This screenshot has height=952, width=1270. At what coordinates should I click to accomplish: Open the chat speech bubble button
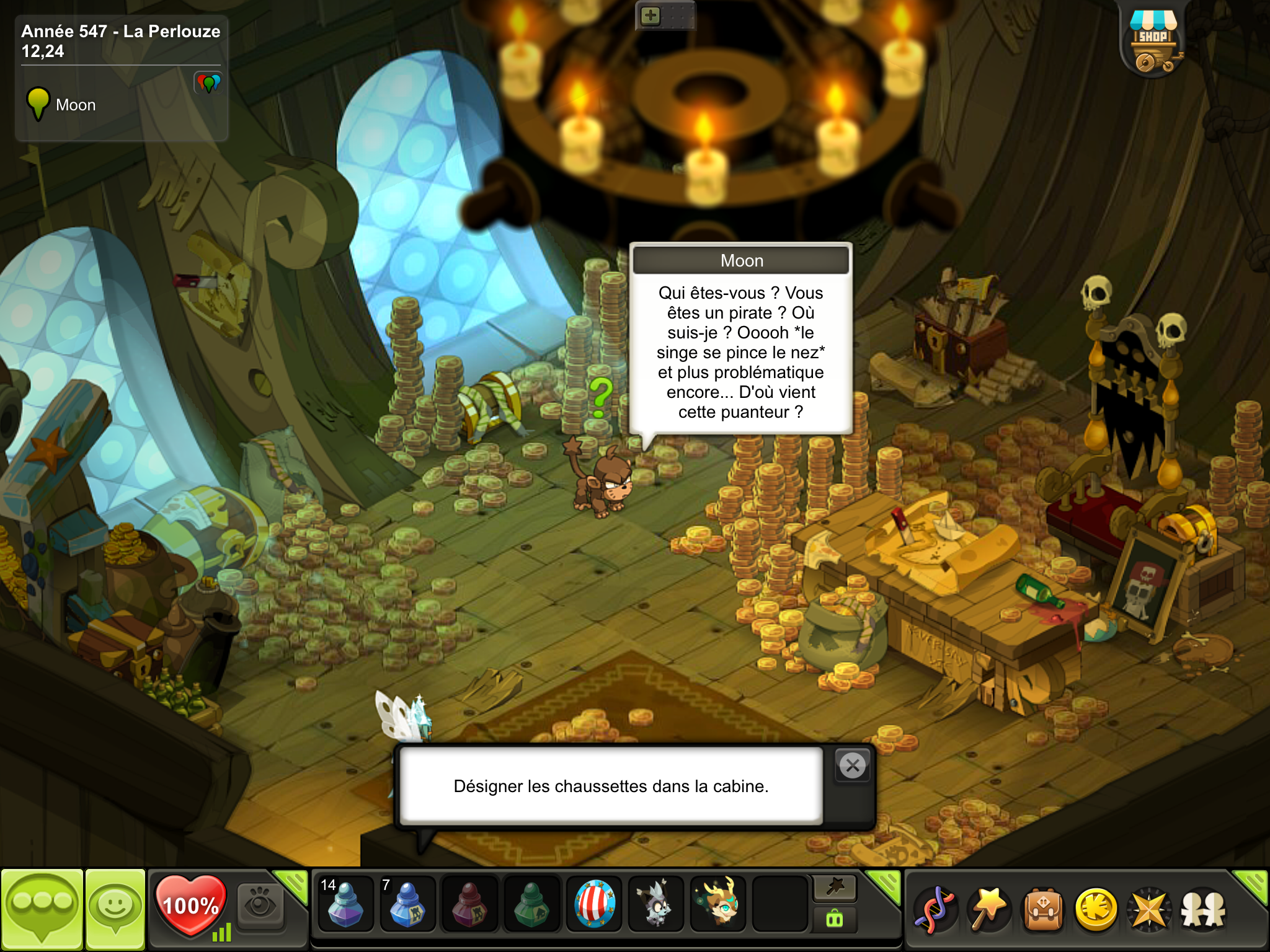click(42, 909)
